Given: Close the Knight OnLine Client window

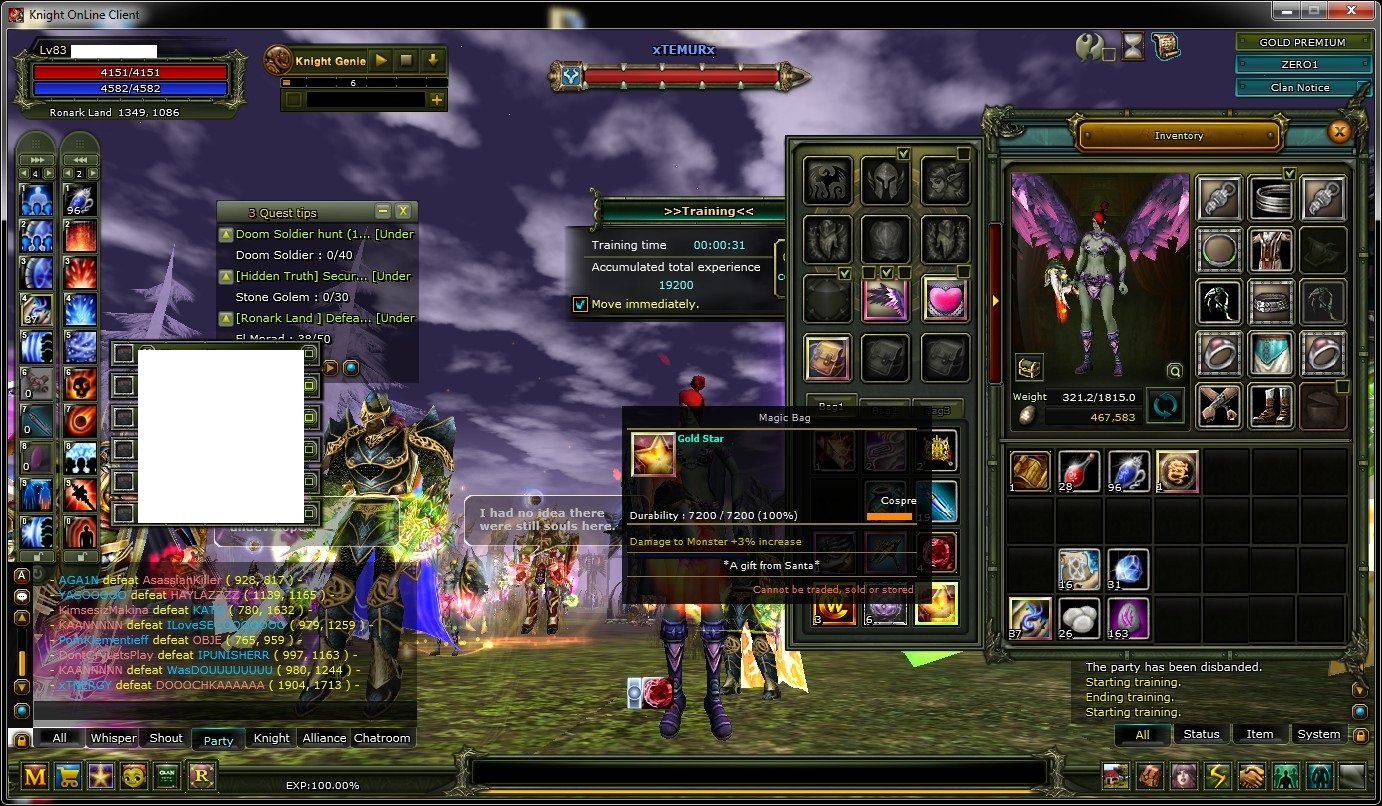Looking at the screenshot, I should tap(1352, 11).
